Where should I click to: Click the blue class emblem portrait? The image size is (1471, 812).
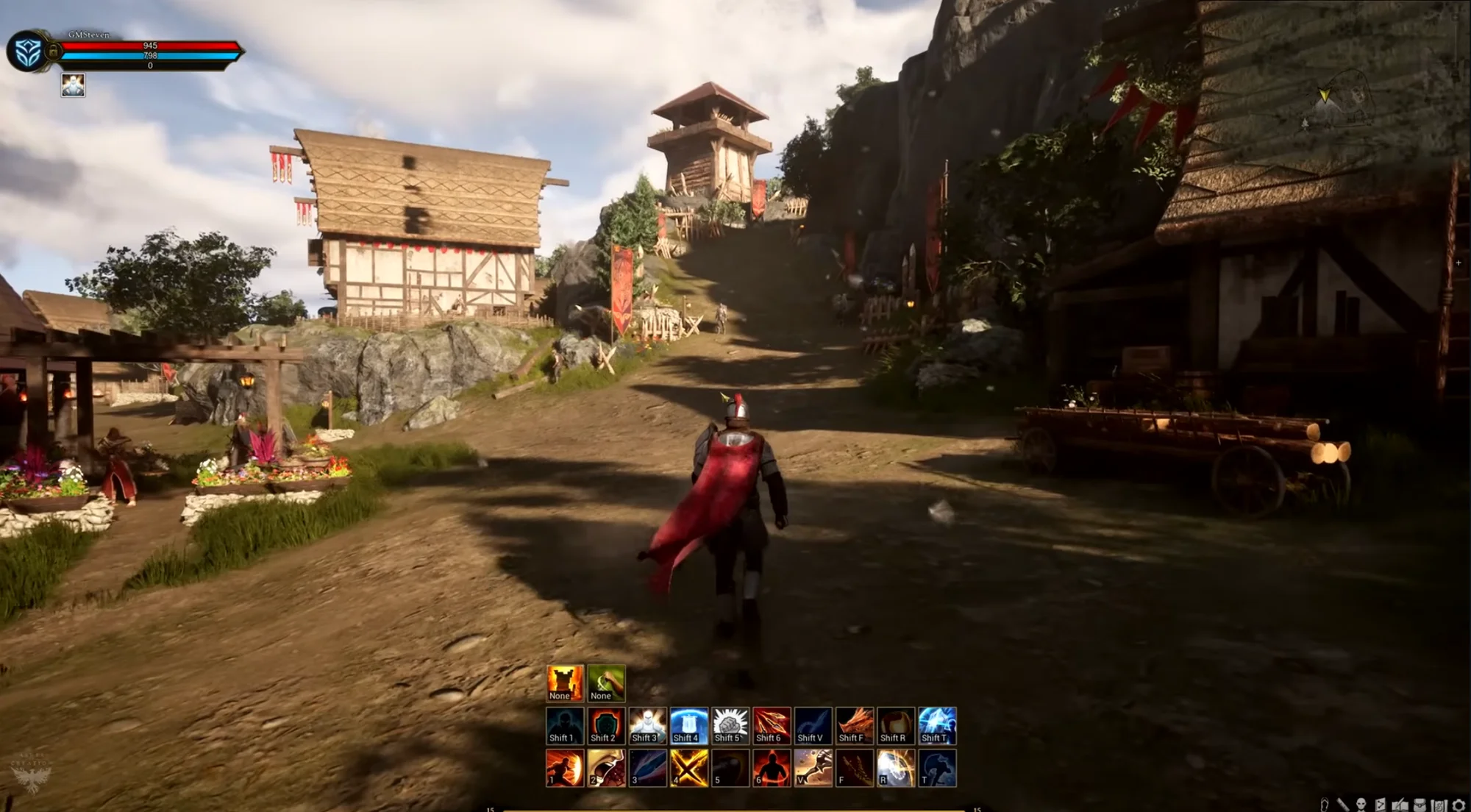coord(28,51)
